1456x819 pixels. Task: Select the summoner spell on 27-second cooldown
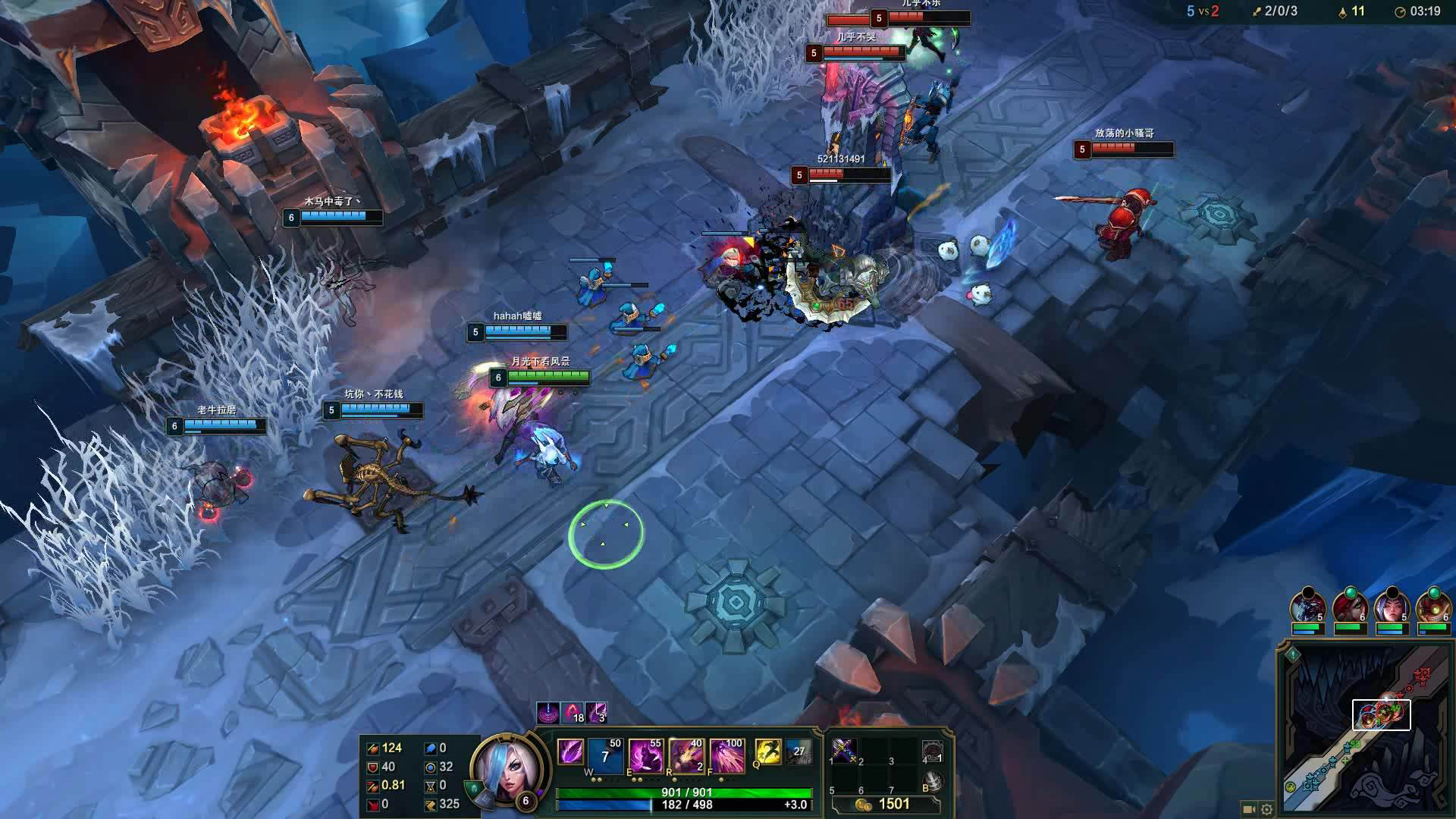tap(798, 752)
